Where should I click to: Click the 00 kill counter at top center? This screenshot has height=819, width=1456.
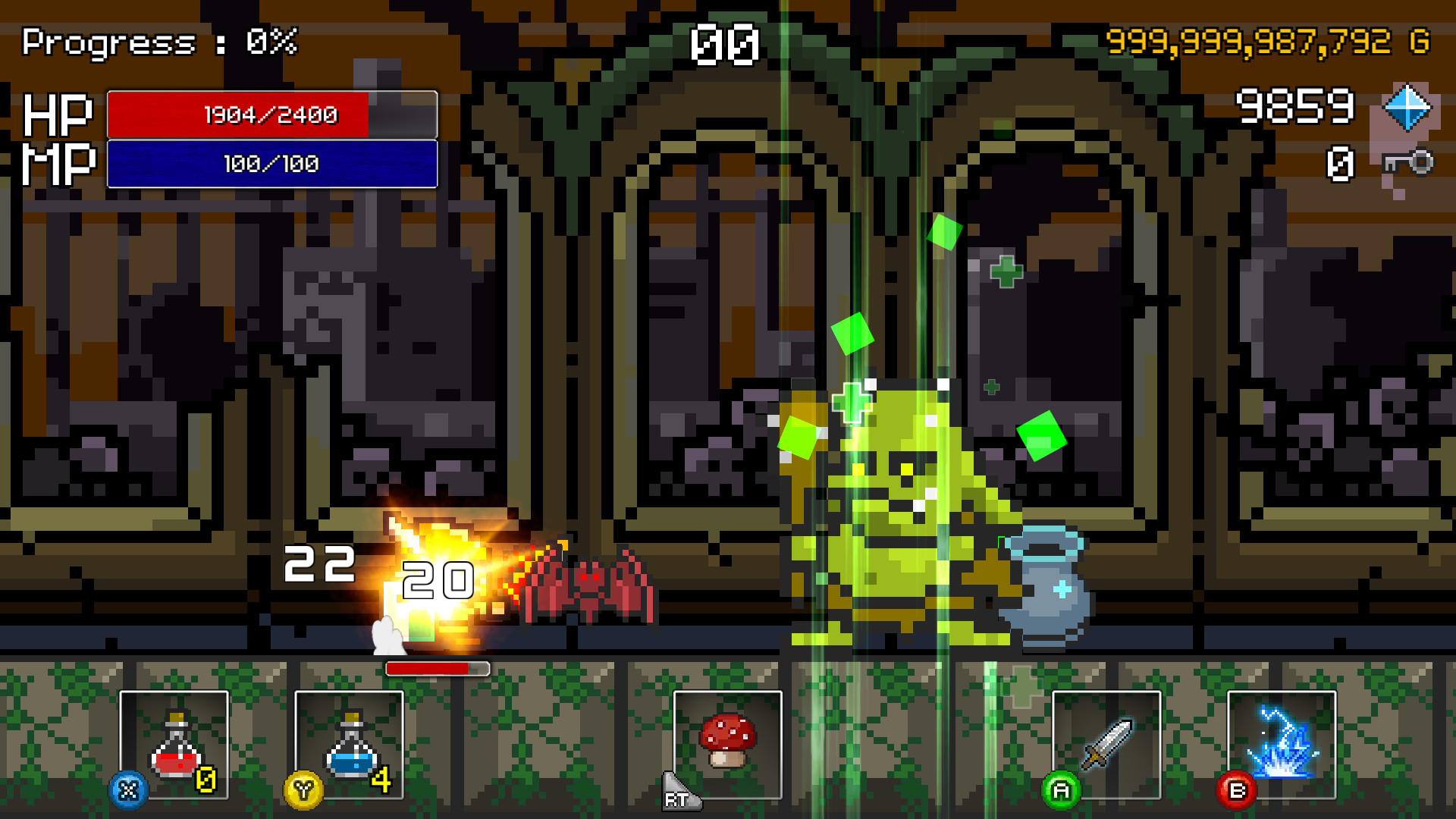coord(723,43)
